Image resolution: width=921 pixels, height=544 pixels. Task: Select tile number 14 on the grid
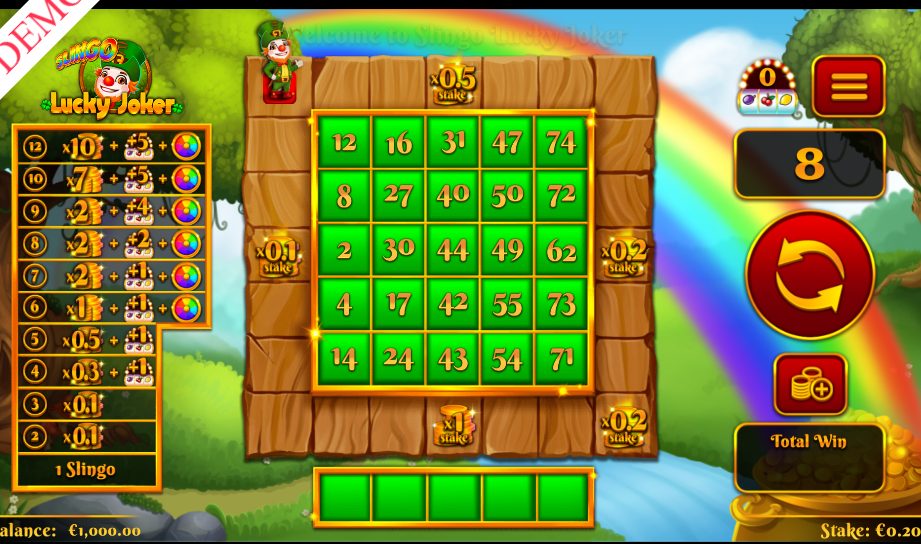(344, 358)
